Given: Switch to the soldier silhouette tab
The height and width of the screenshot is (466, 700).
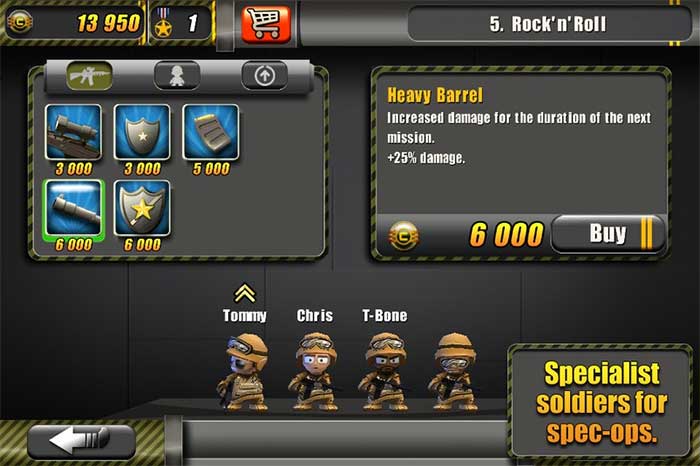Looking at the screenshot, I should coord(176,75).
